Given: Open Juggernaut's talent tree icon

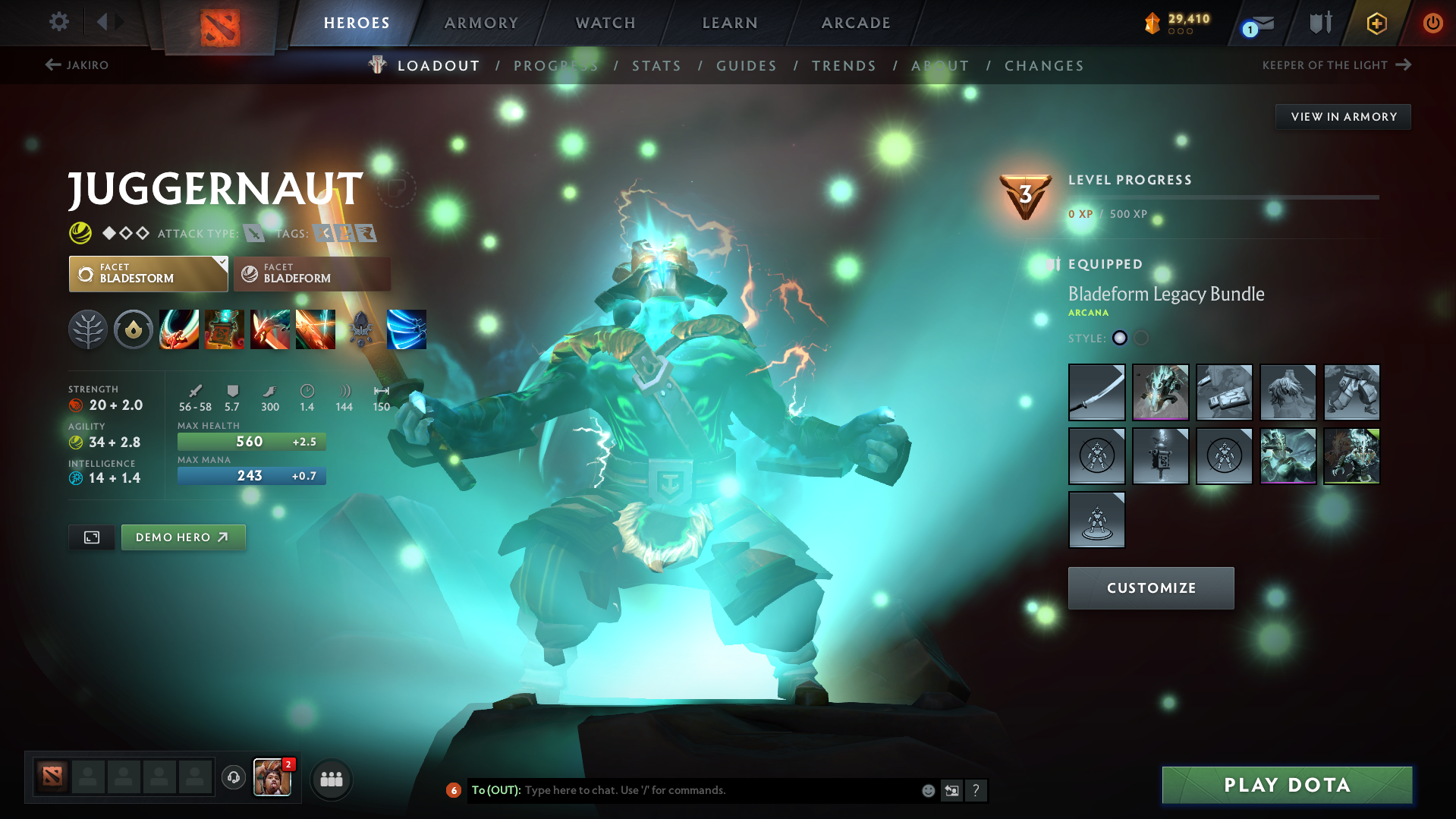Looking at the screenshot, I should coord(88,329).
